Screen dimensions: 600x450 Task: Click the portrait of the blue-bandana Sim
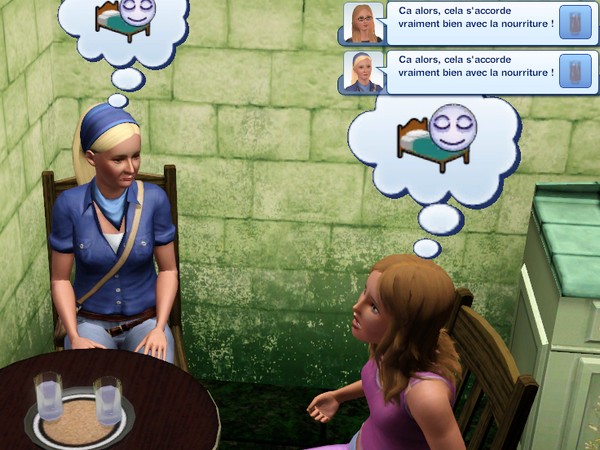(x=362, y=73)
